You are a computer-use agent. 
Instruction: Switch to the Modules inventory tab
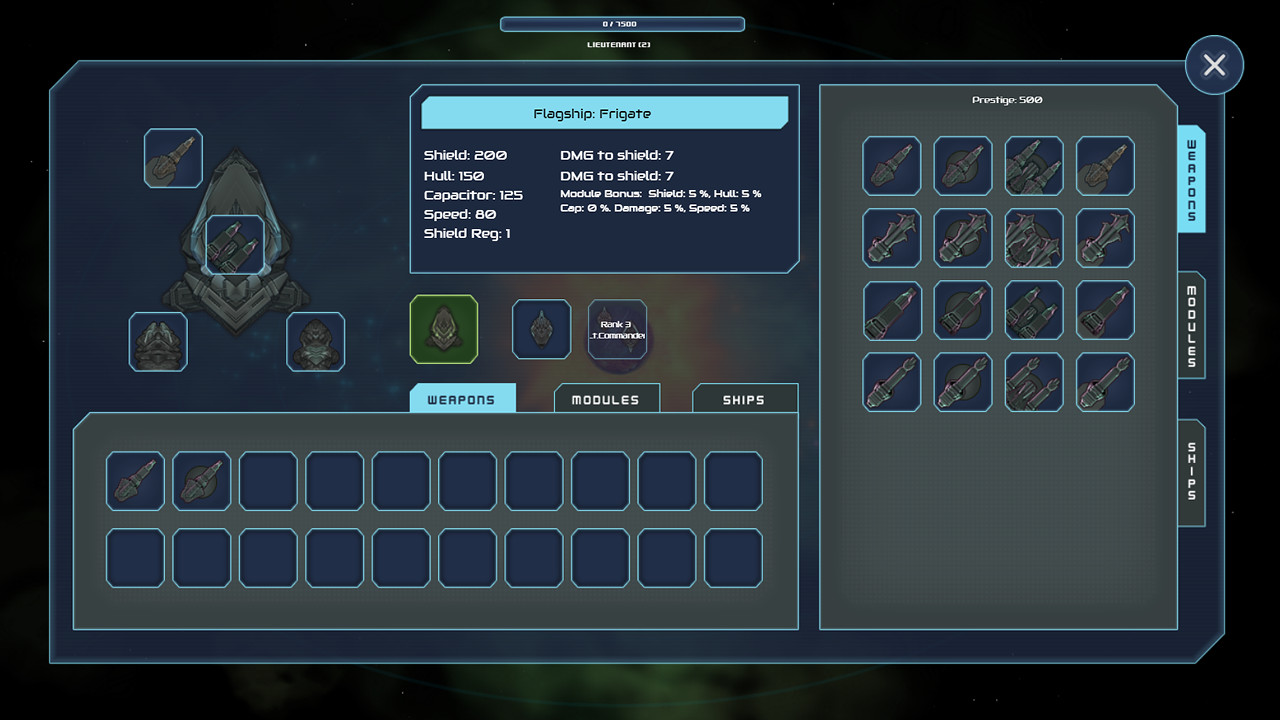[606, 398]
